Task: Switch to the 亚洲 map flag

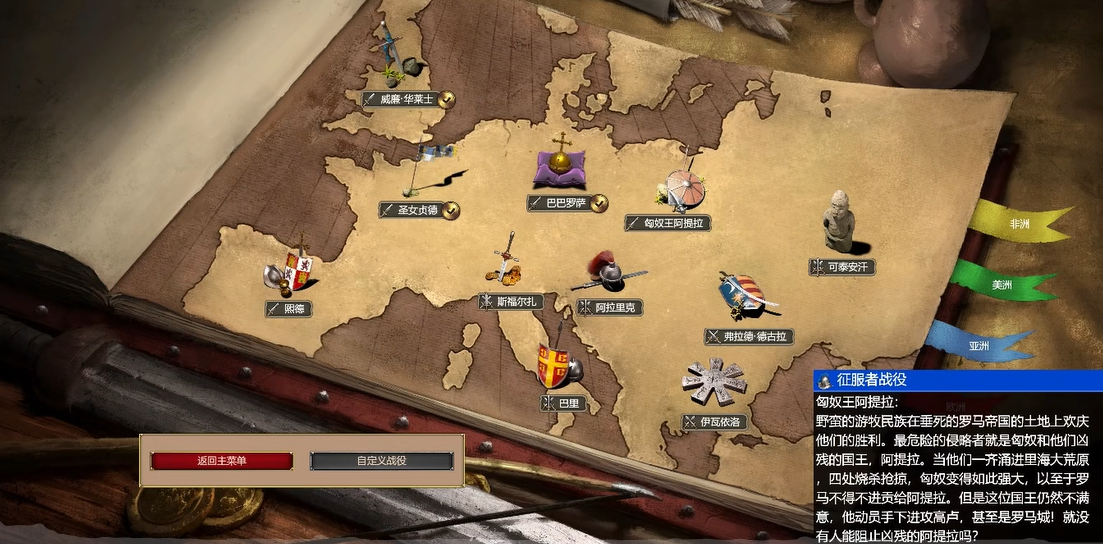Action: 979,346
